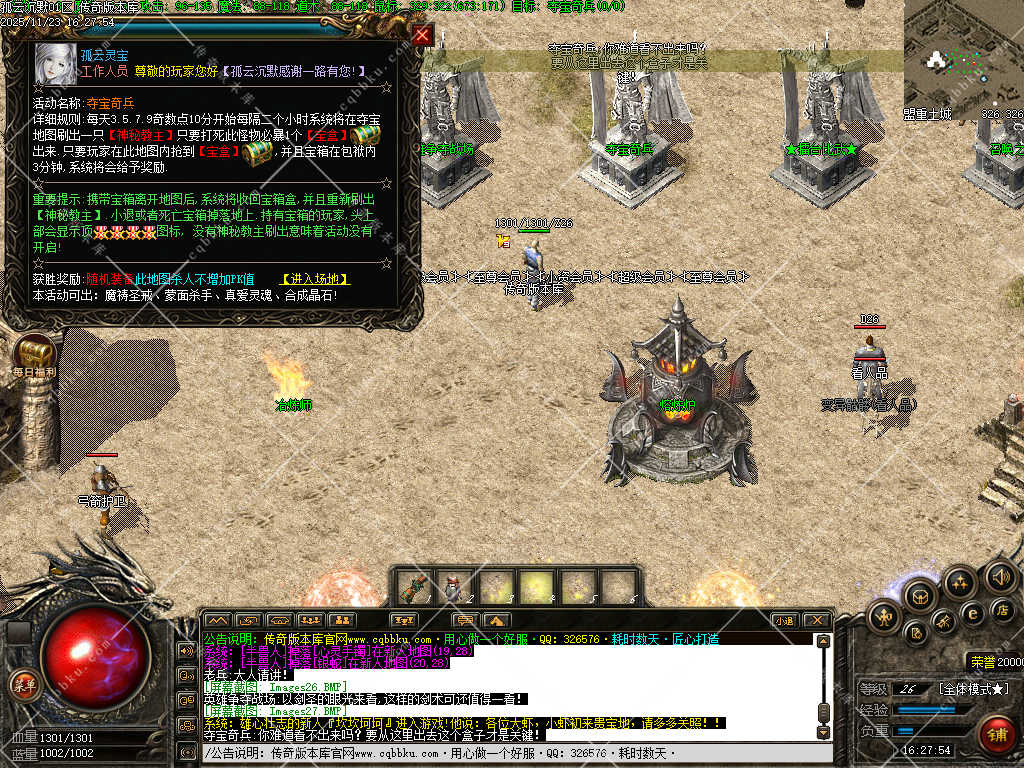The image size is (1024, 768).
Task: Open the 每日福利 daily rewards chest
Action: [x=35, y=353]
